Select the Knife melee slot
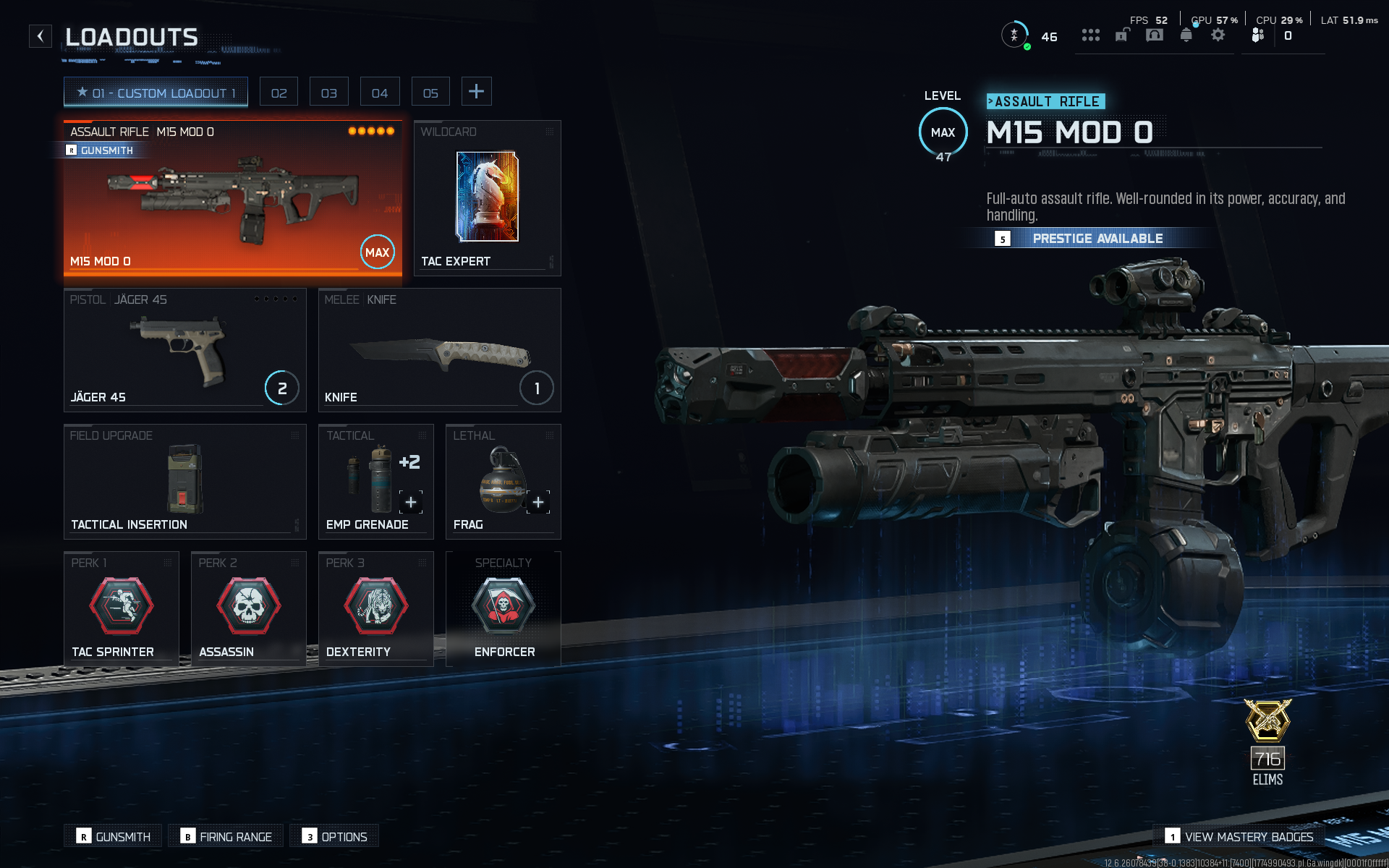The image size is (1389, 868). coord(439,350)
